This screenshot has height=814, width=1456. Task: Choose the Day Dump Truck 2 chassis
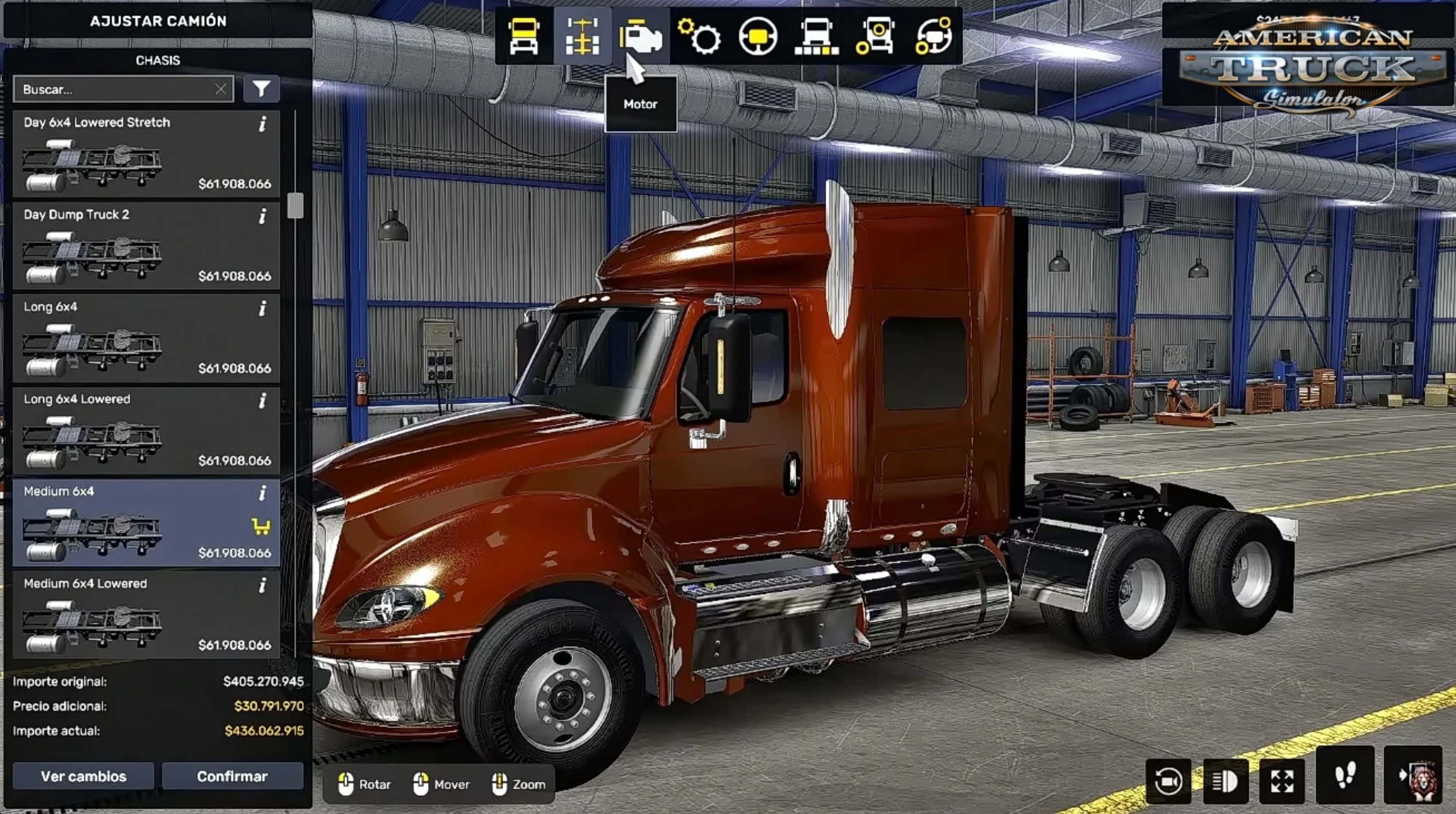tap(146, 246)
